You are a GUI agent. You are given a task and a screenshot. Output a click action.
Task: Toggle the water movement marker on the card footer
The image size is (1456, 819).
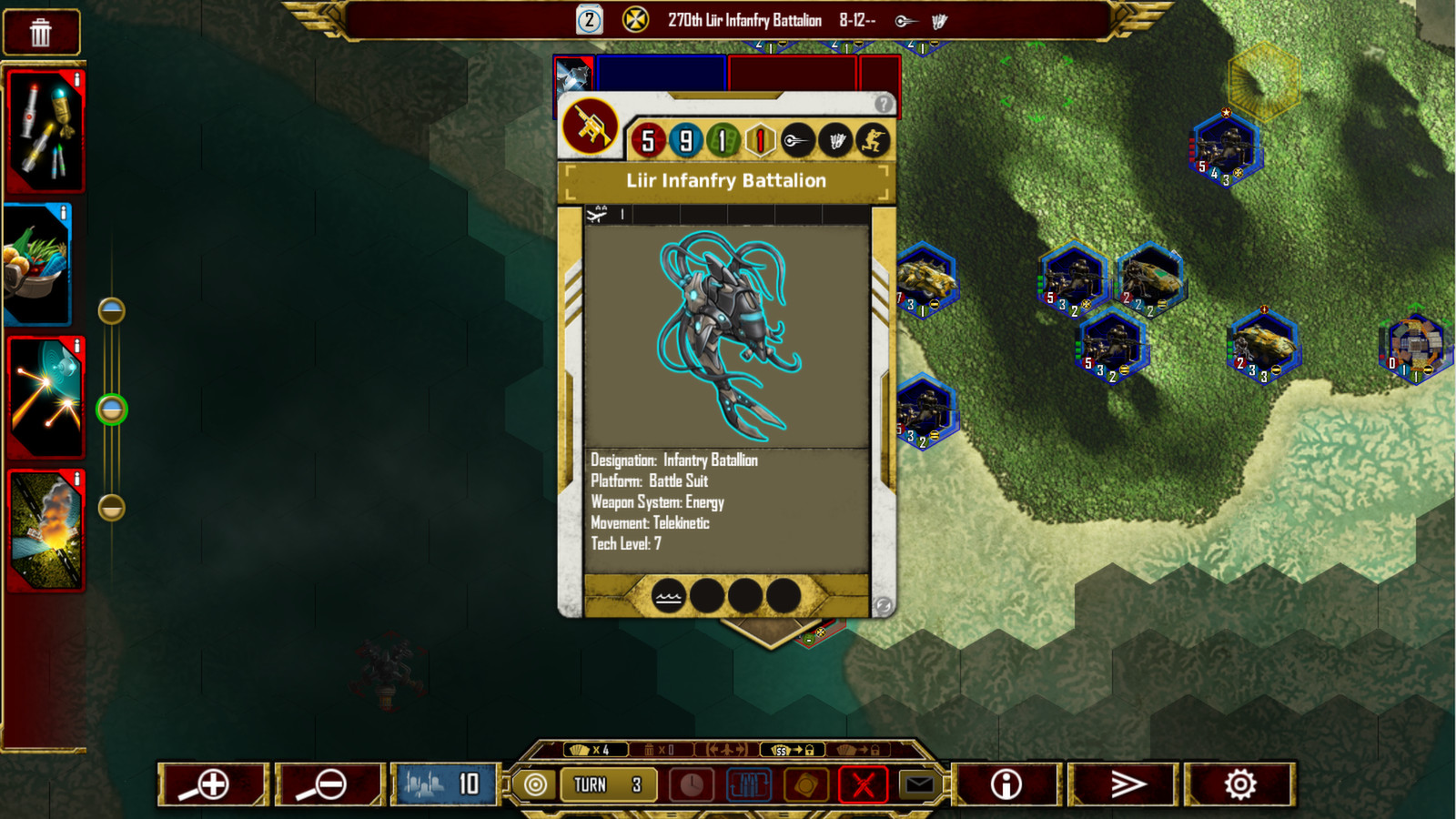tap(670, 597)
